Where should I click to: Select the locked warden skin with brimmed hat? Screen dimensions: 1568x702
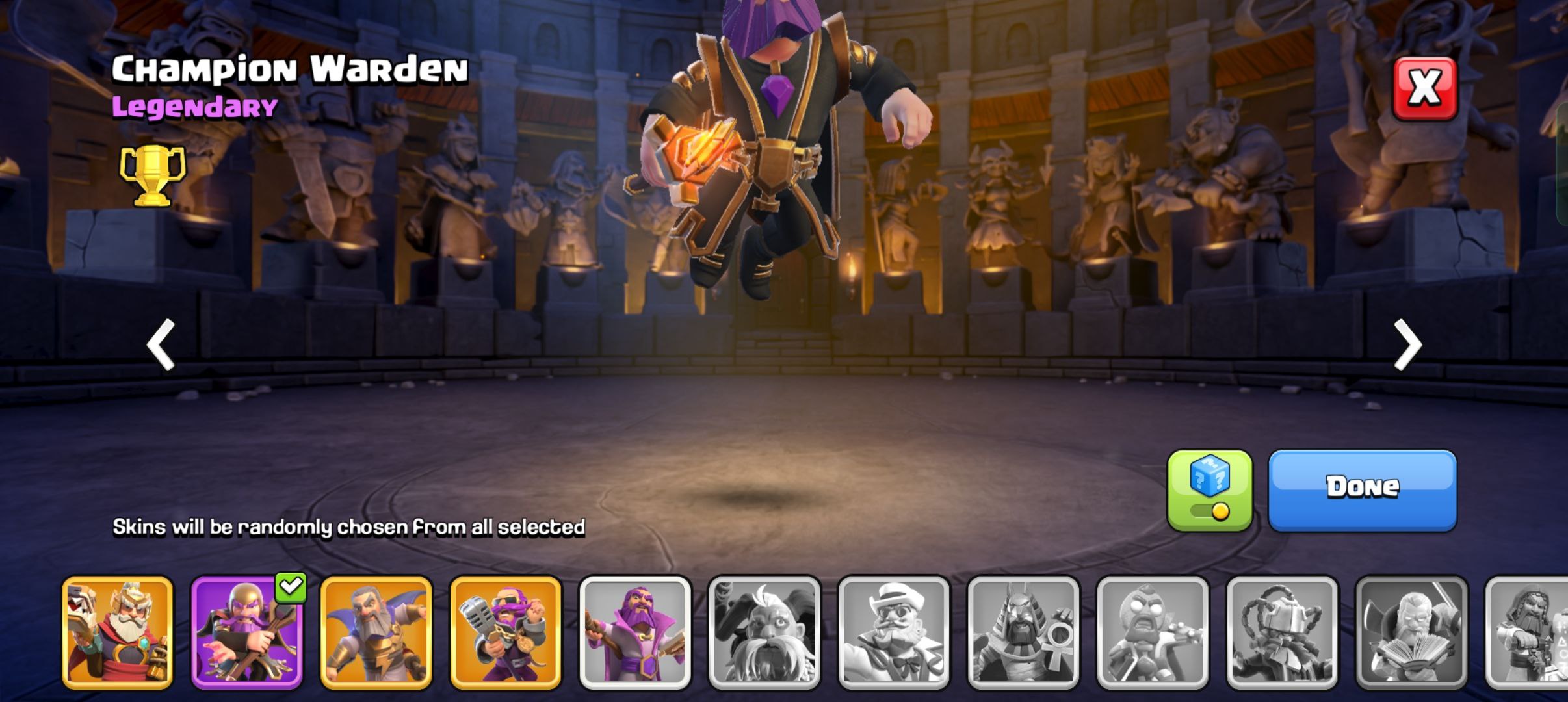894,632
